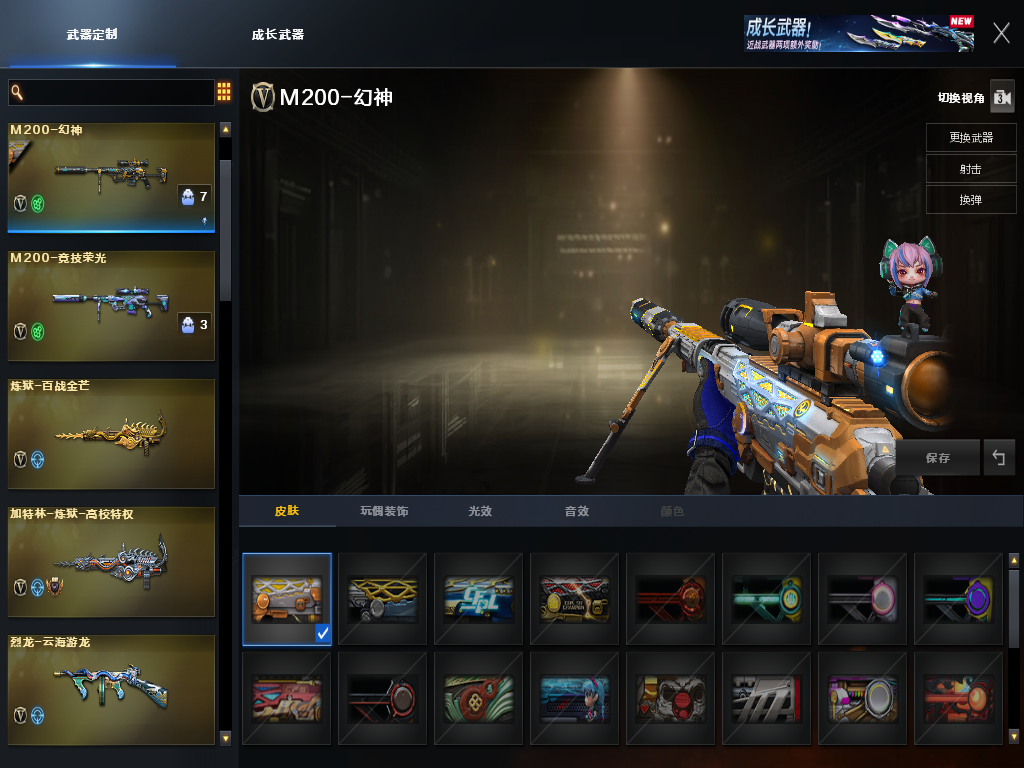The image size is (1024, 768).
Task: Toggle the orange grid view icon
Action: [224, 92]
